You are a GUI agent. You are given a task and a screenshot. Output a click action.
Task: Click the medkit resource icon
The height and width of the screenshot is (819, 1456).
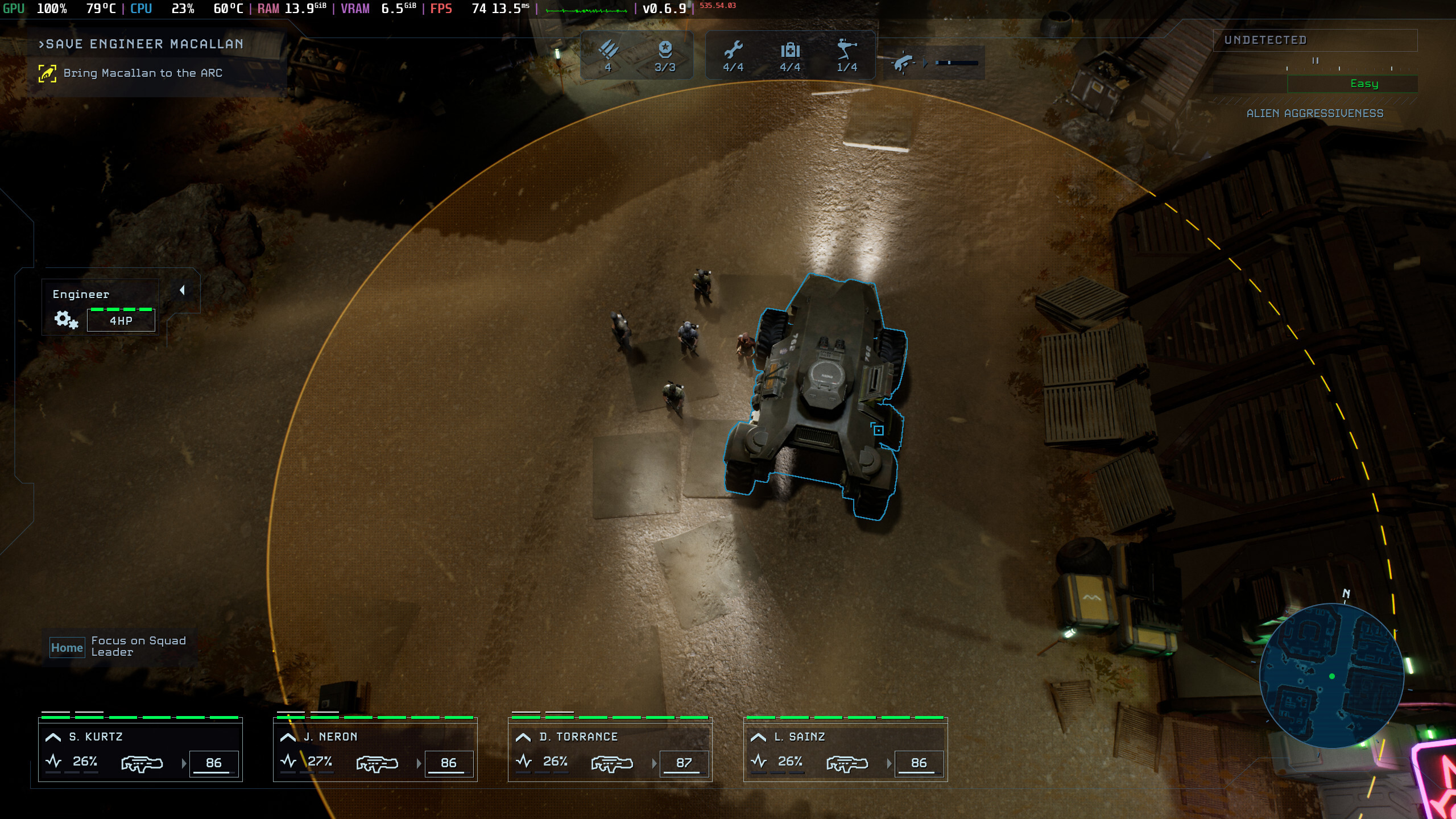tap(790, 50)
